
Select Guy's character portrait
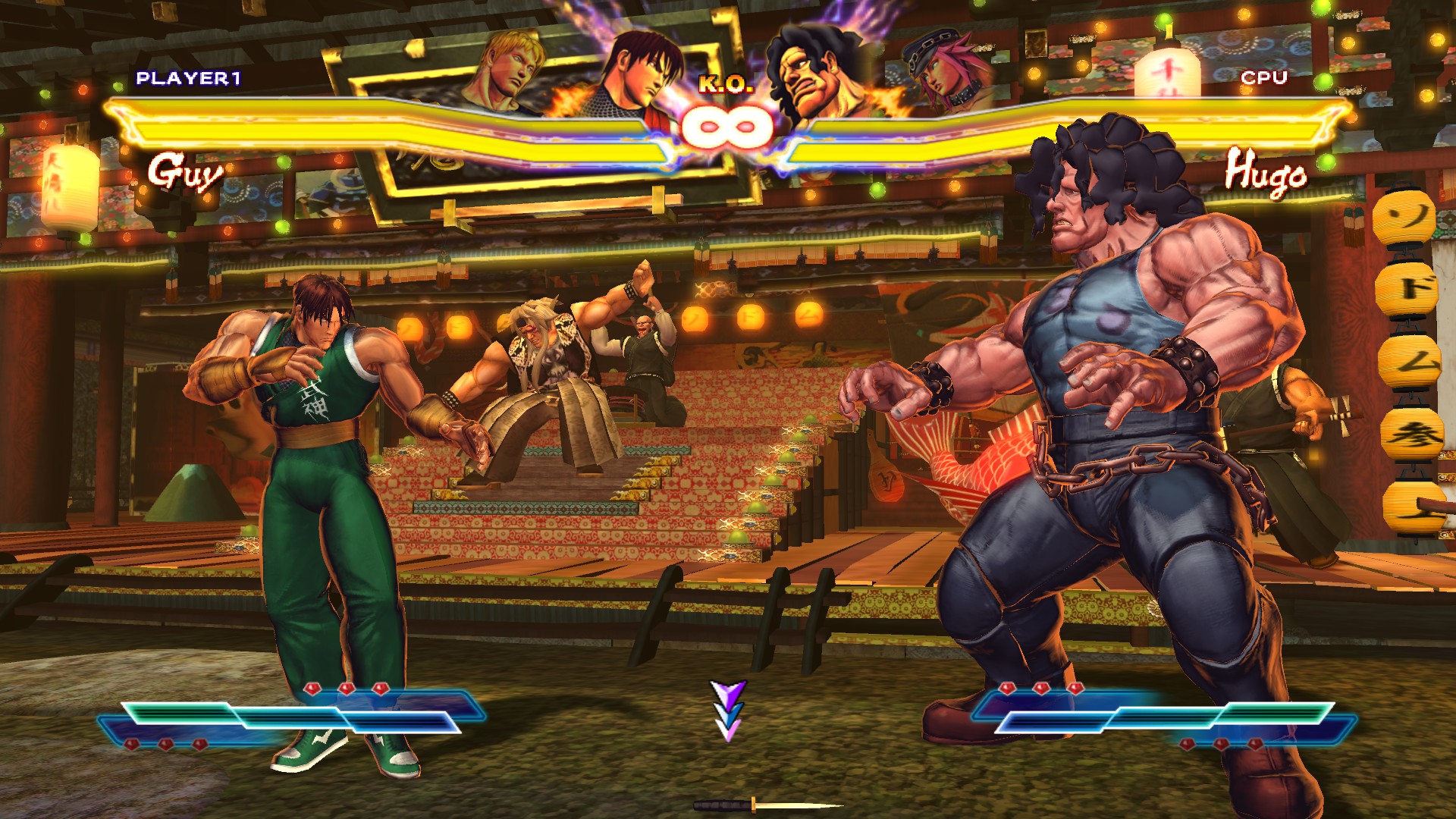point(641,76)
